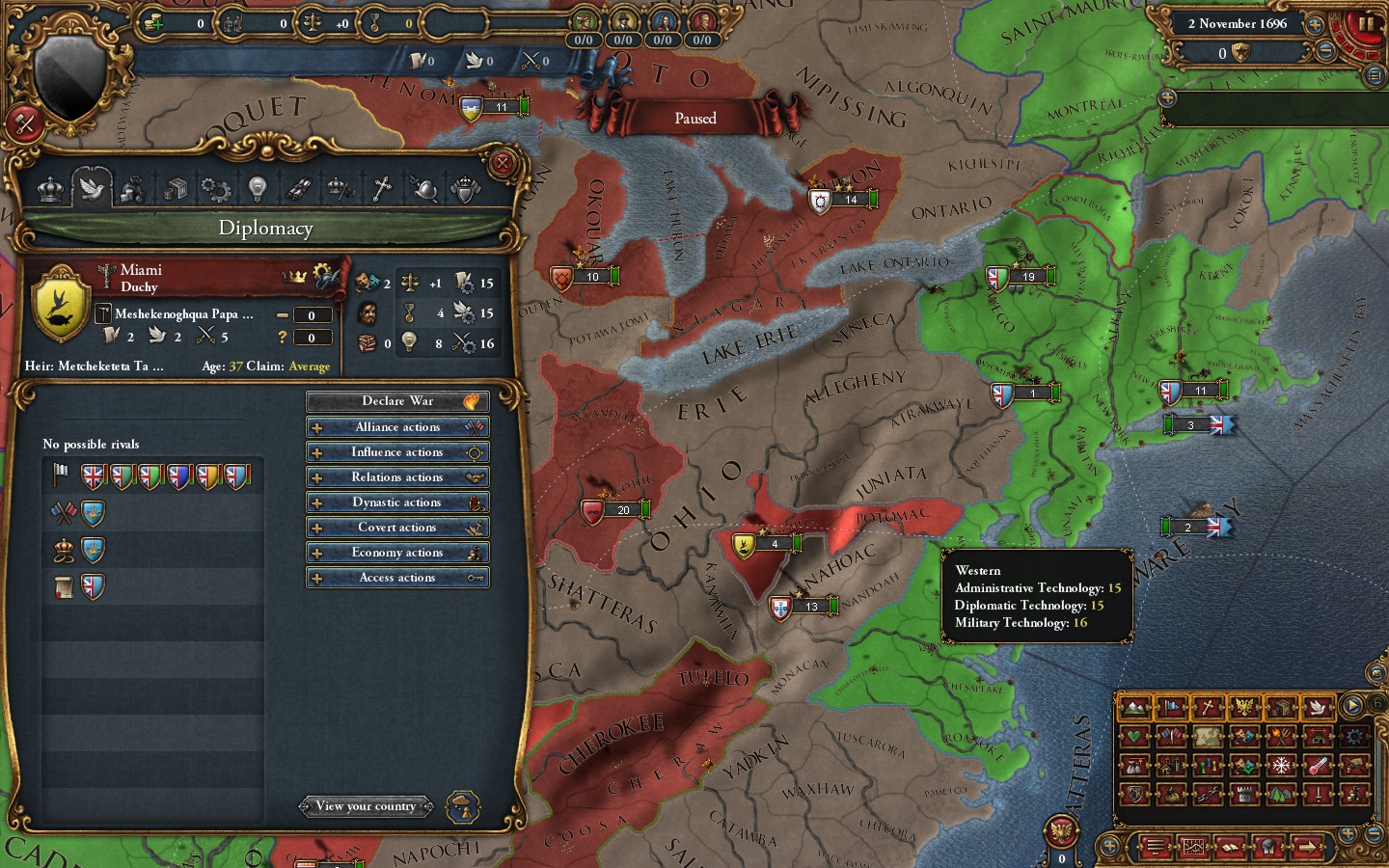Click the gear icon in the mapmode panel
1389x868 pixels.
(x=1353, y=738)
